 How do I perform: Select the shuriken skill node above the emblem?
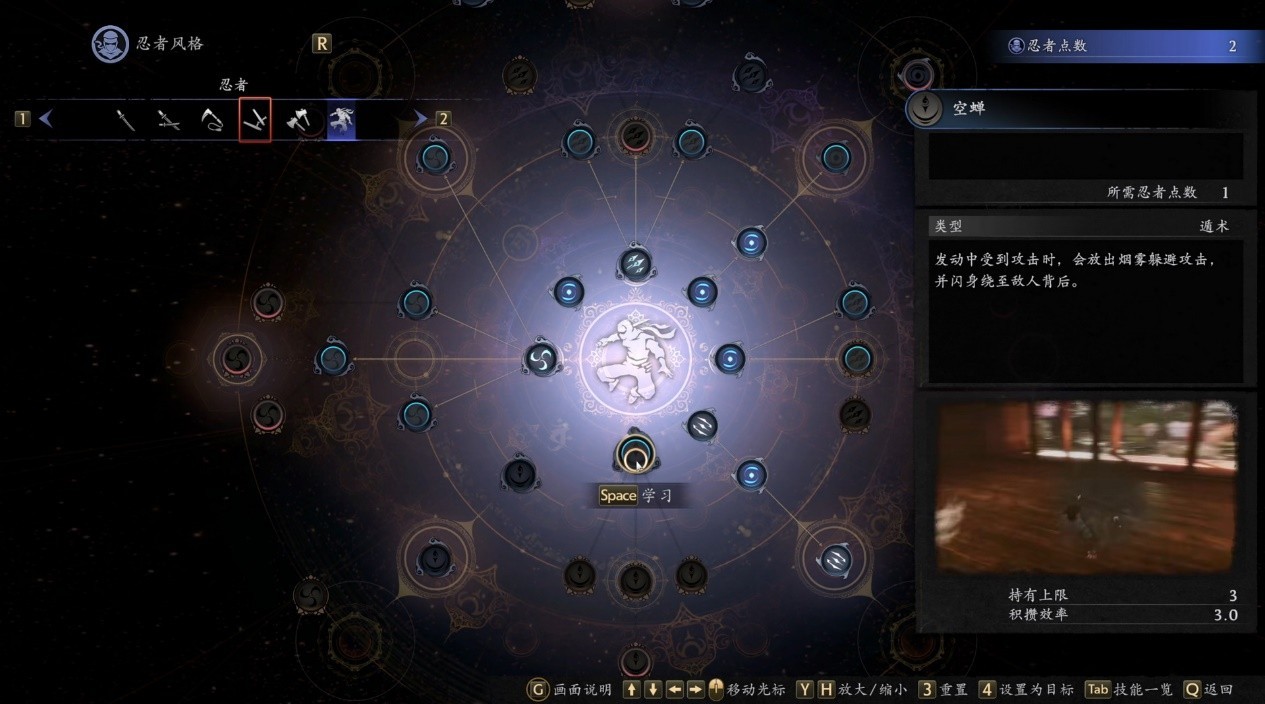tap(636, 263)
